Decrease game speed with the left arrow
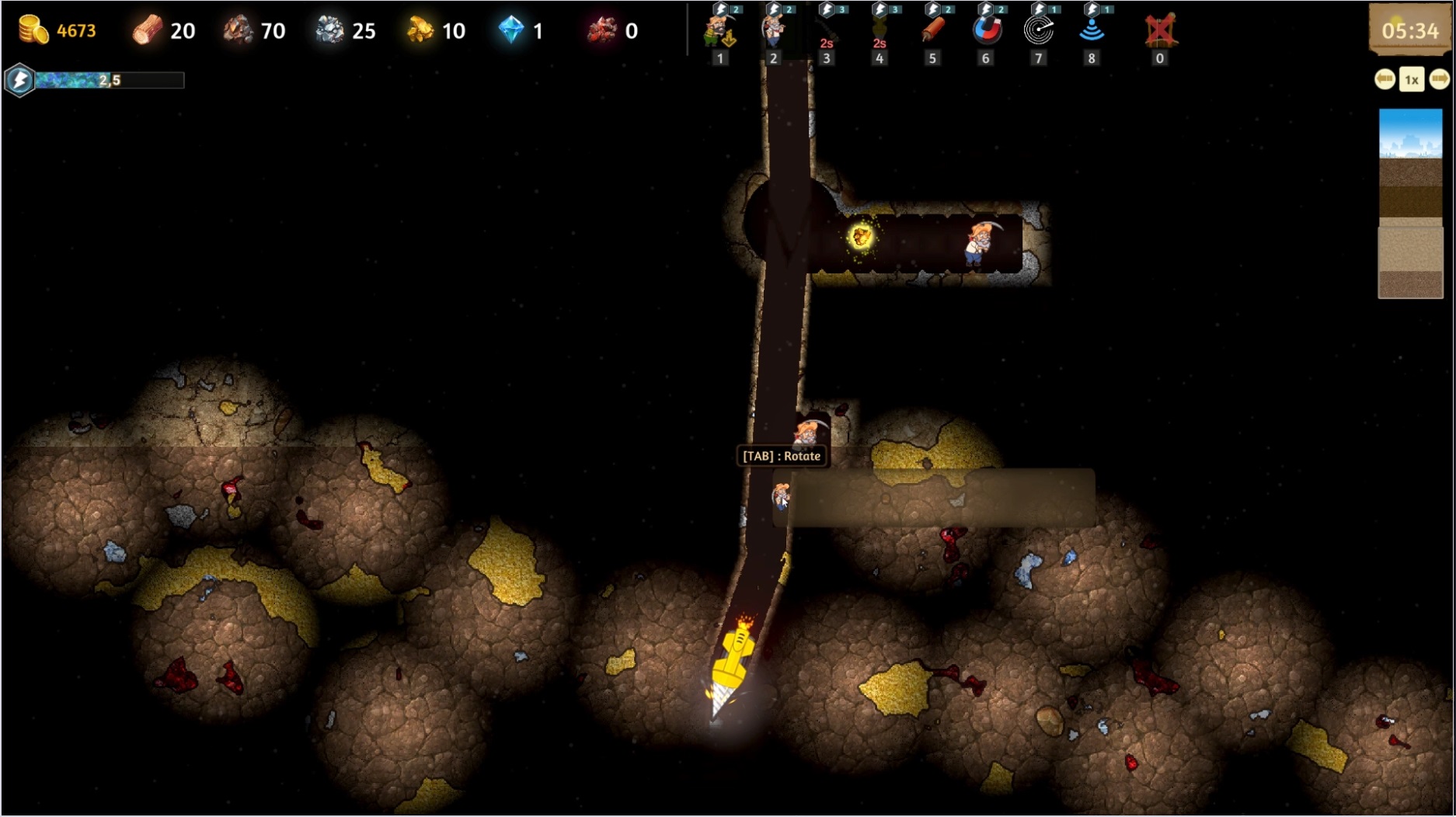The image size is (1456, 817). click(x=1385, y=79)
